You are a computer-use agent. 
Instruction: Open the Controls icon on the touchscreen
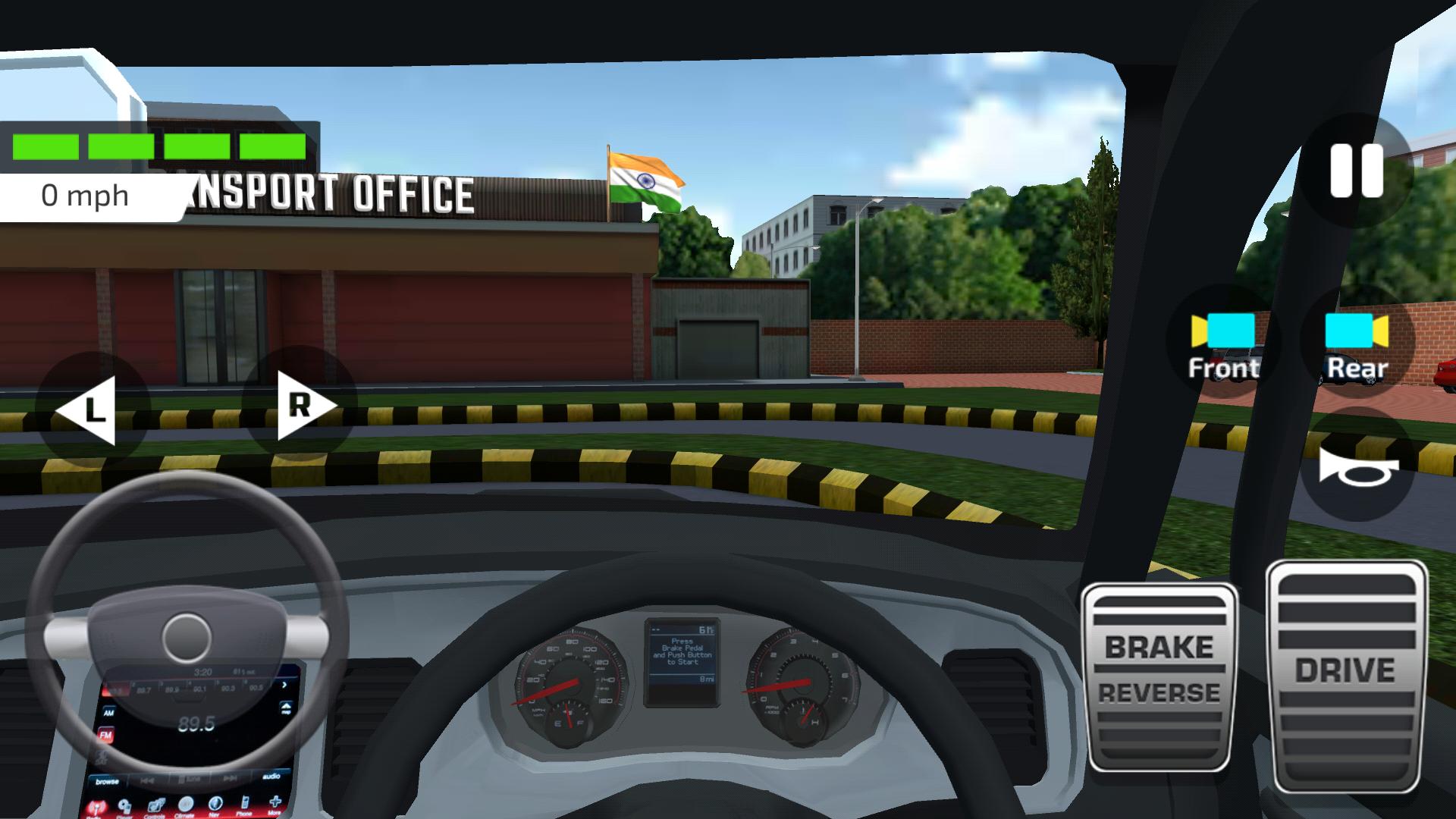(156, 804)
